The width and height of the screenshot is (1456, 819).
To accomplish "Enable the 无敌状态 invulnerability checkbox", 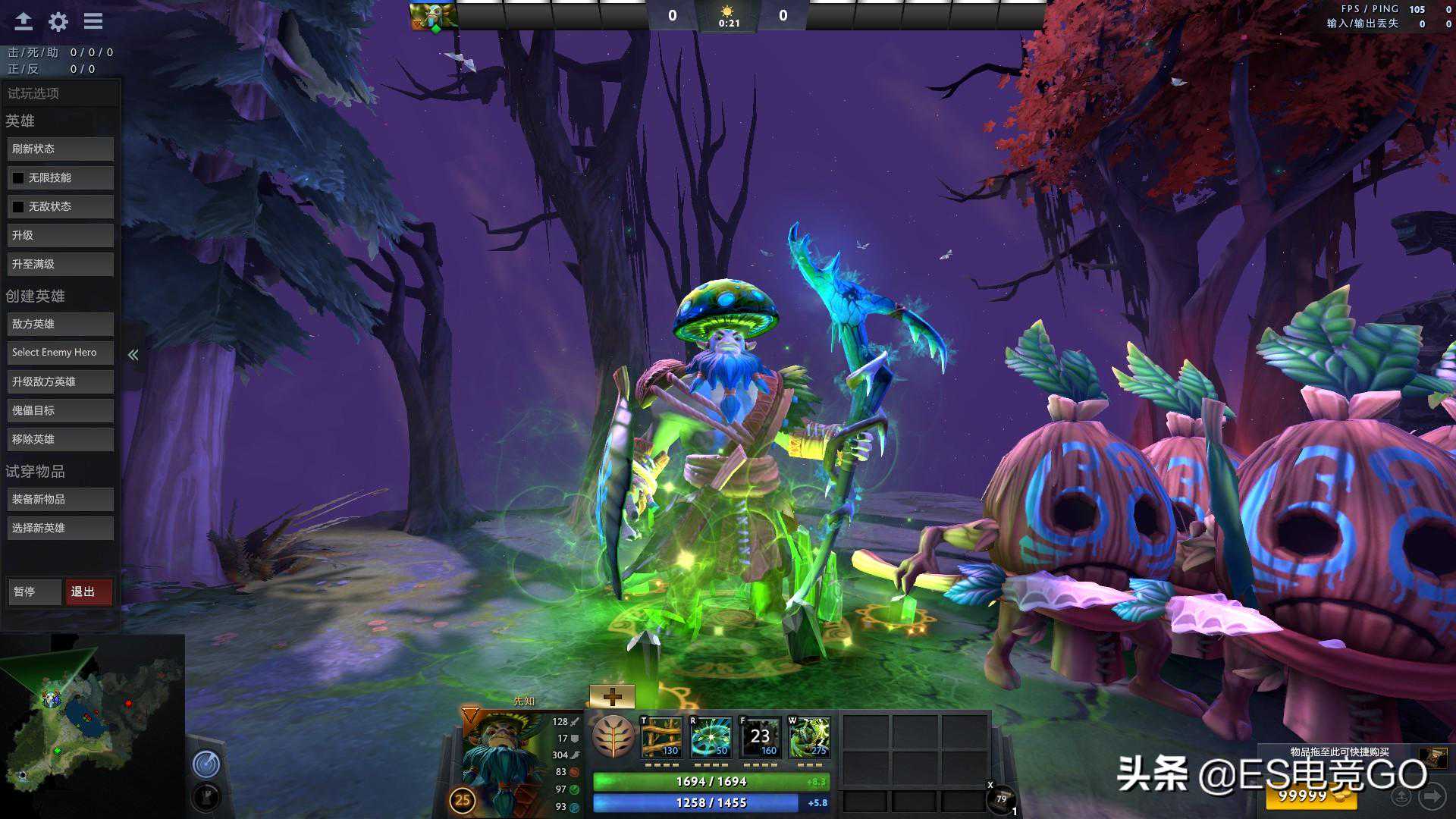I will point(18,206).
